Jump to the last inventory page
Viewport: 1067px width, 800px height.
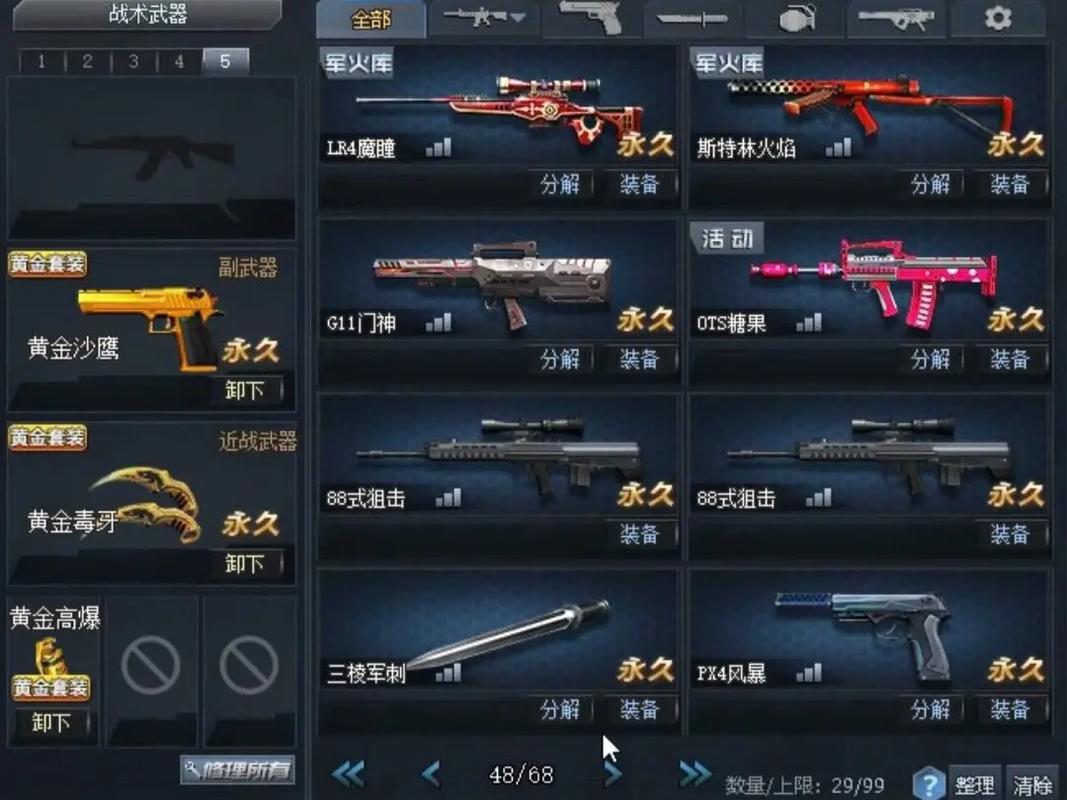click(695, 773)
